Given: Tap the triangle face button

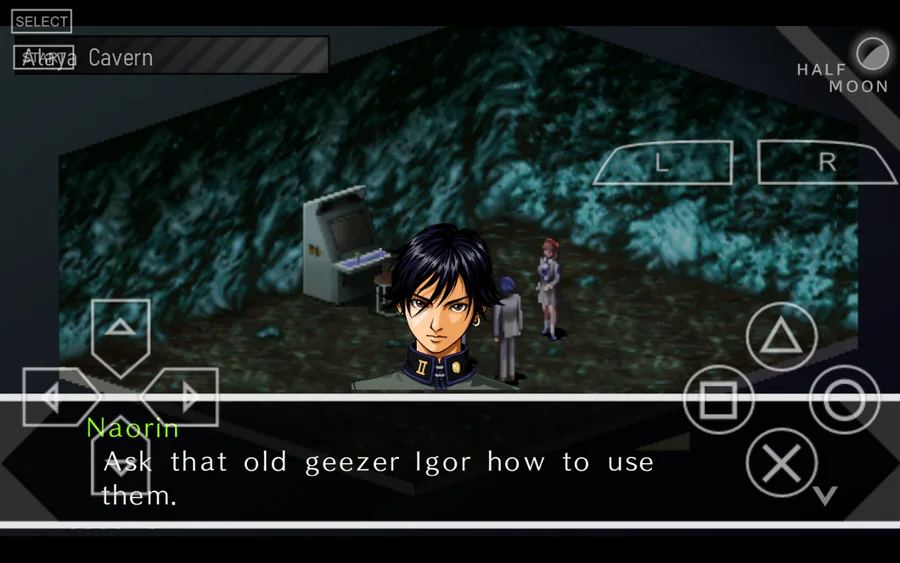Looking at the screenshot, I should pyautogui.click(x=781, y=338).
